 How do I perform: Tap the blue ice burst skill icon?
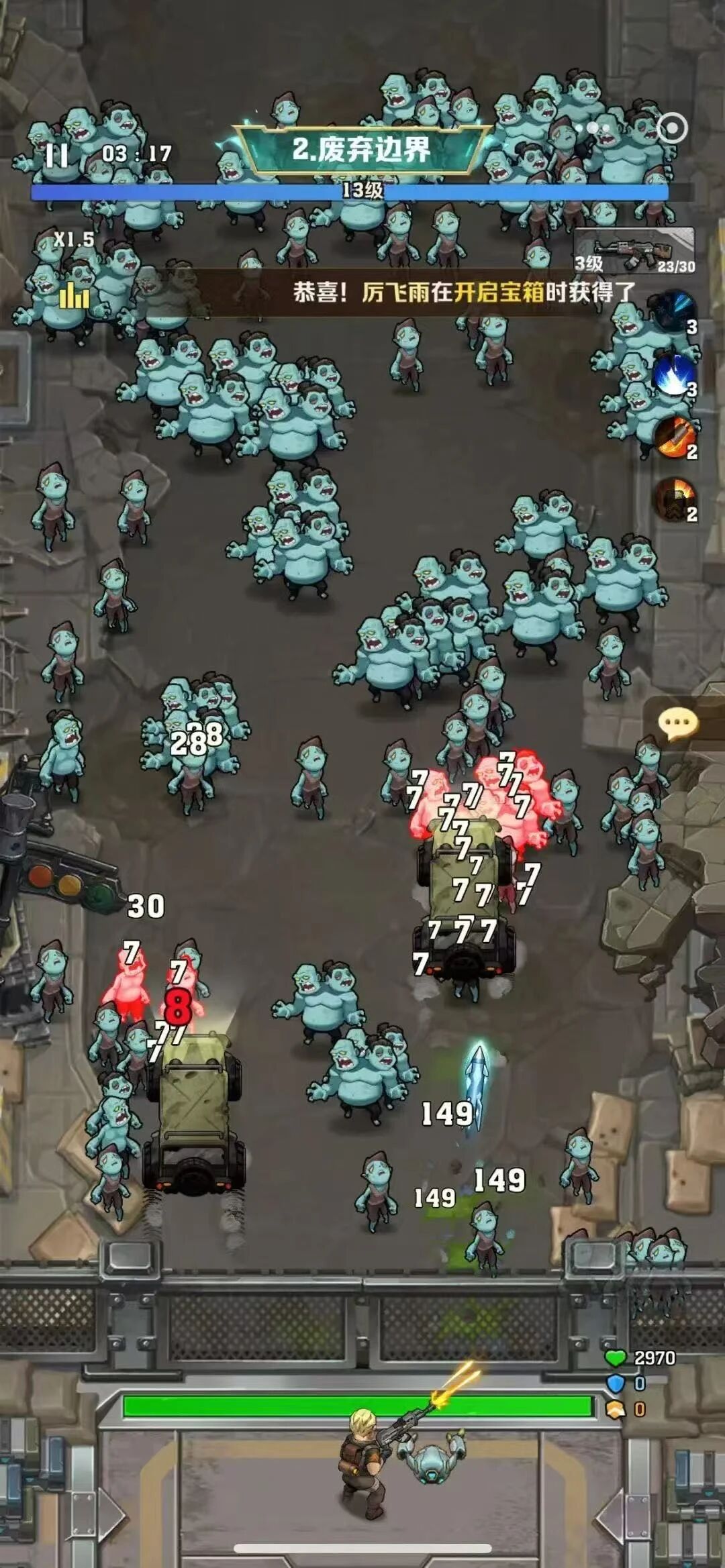(673, 374)
